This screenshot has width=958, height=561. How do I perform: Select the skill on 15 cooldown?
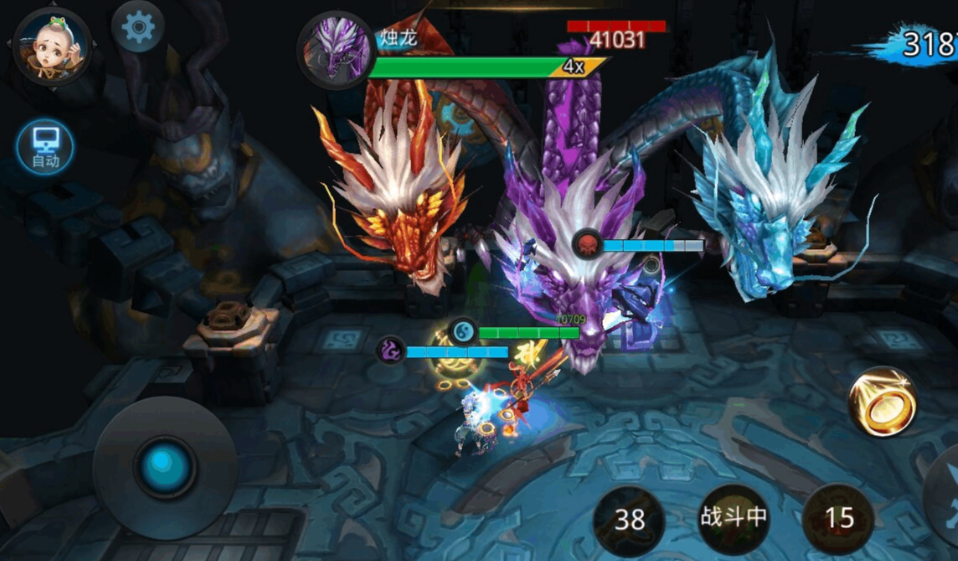[x=838, y=518]
